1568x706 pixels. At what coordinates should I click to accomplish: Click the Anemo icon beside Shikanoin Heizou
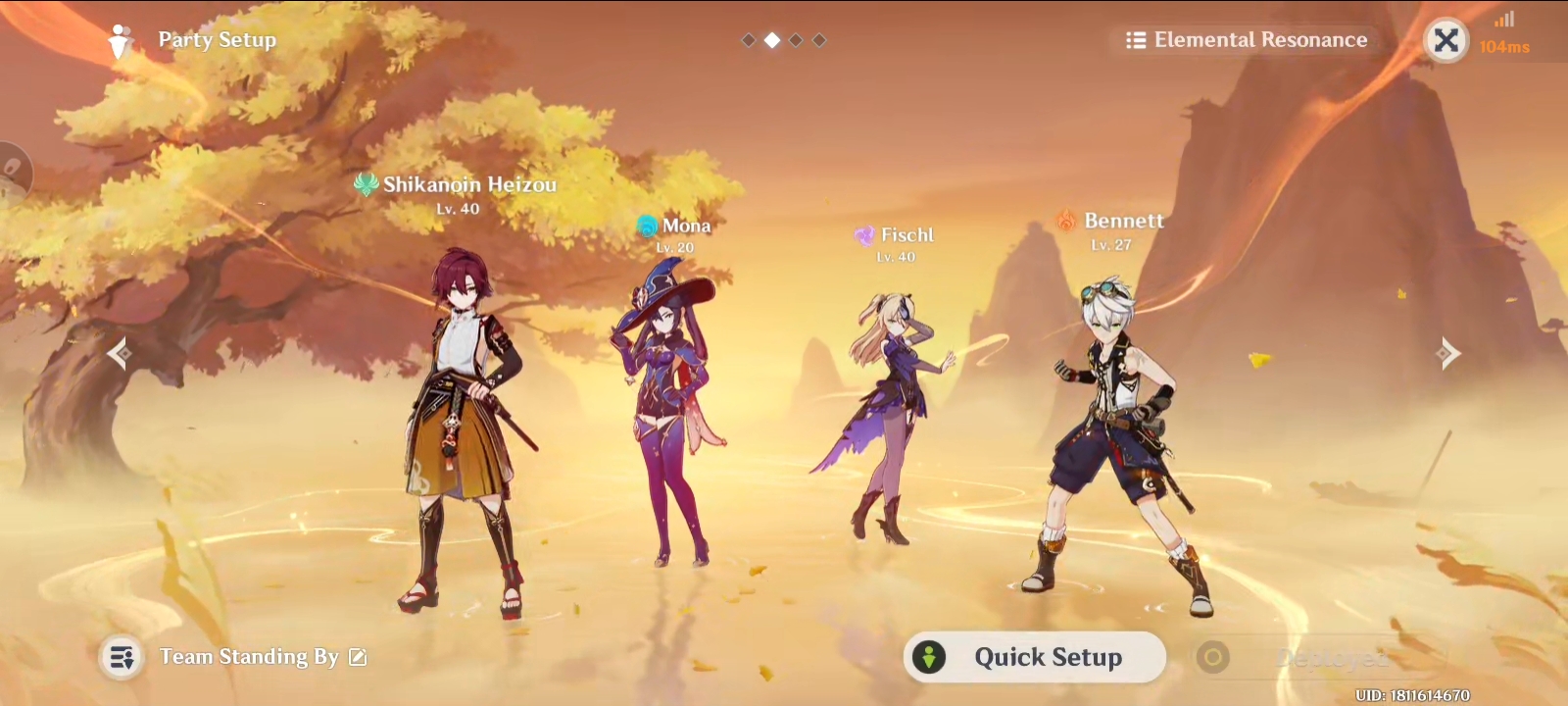click(x=365, y=182)
